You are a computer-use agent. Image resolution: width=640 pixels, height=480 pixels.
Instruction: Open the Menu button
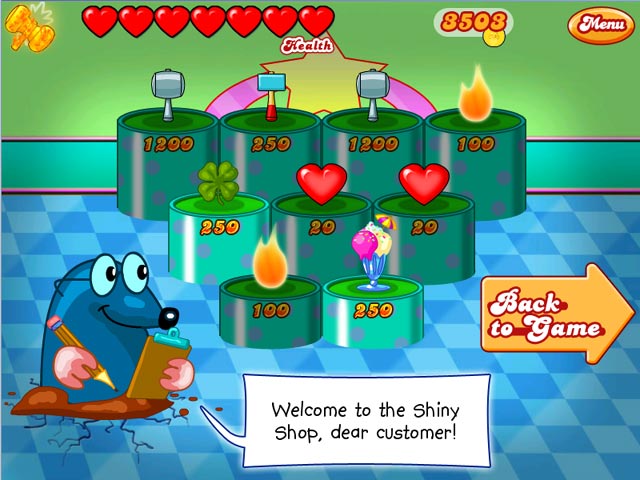[600, 23]
